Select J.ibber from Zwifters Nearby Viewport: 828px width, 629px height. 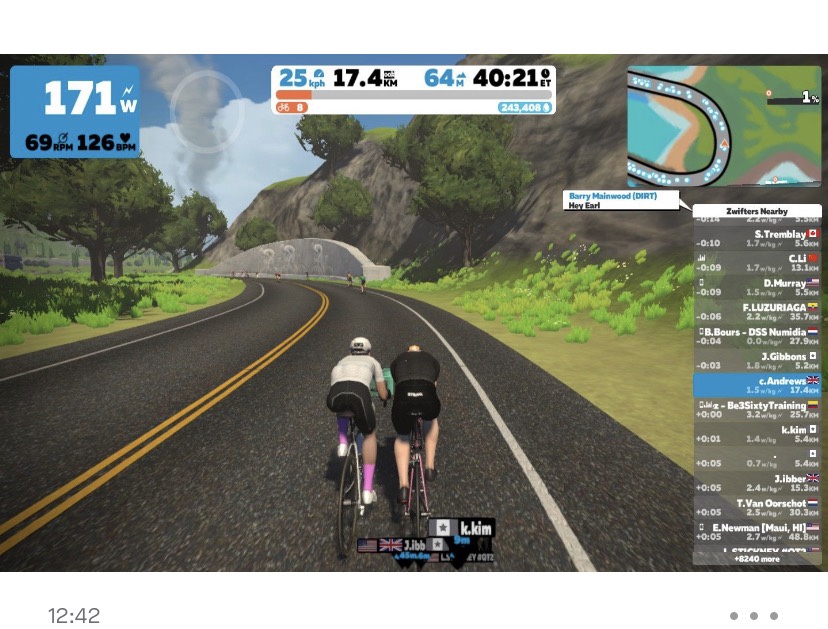(757, 483)
